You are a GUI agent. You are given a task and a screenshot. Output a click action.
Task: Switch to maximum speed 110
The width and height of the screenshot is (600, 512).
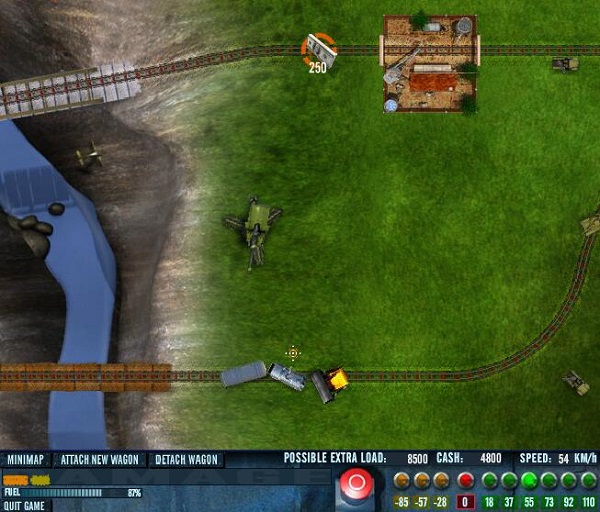[x=589, y=481]
